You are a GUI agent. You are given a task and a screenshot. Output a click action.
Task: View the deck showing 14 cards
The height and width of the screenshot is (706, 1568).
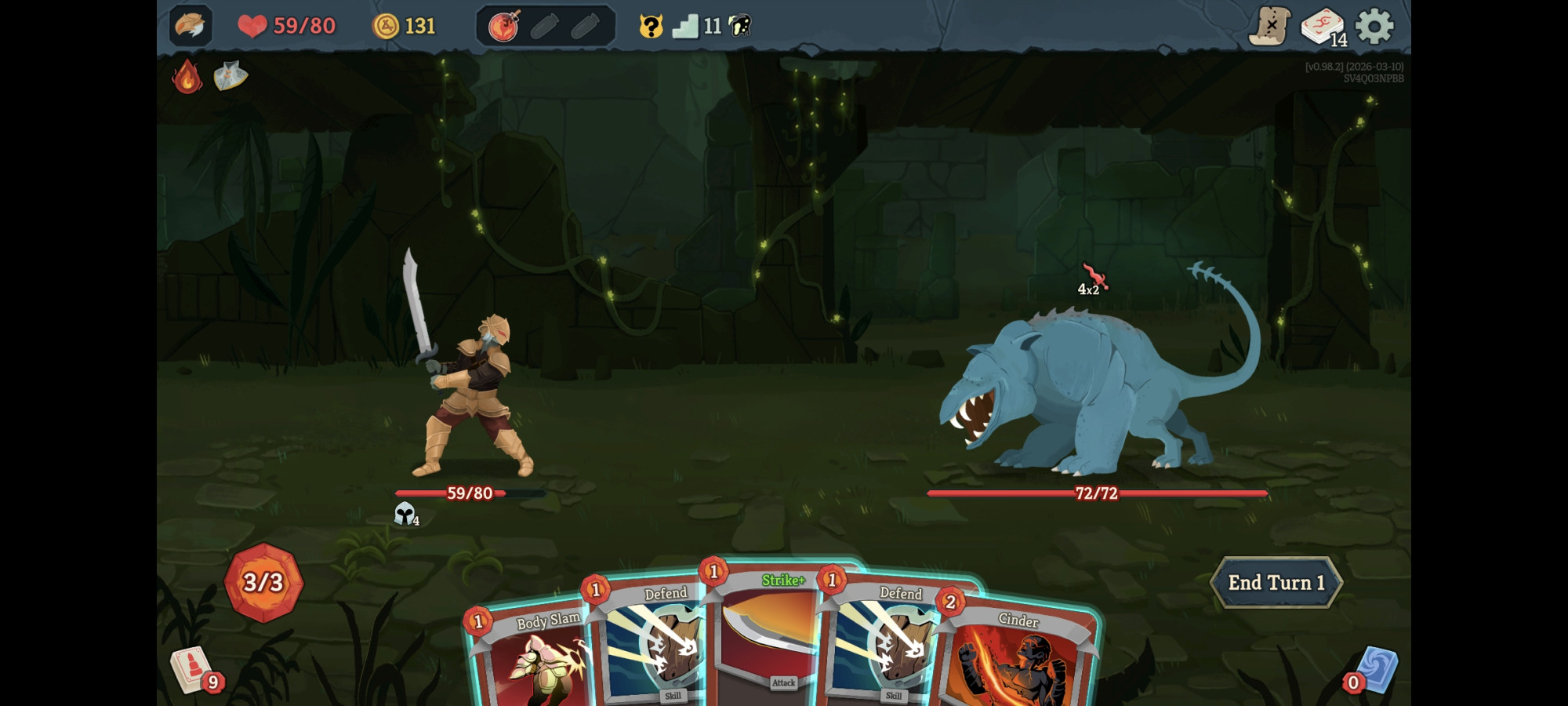[x=1323, y=26]
